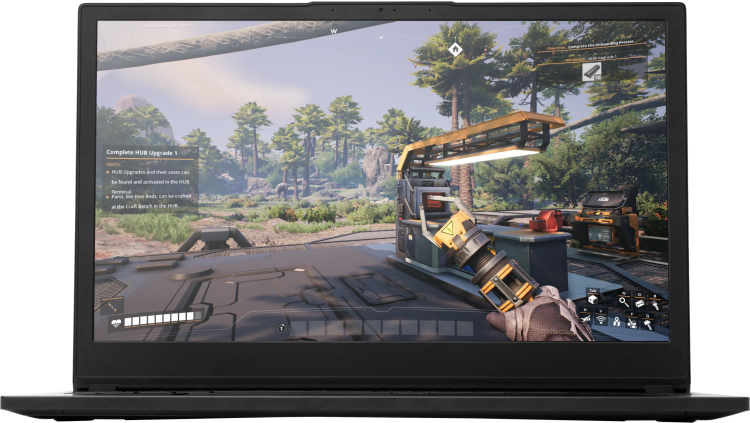Open the dismantle mode icon
750x423 pixels.
(632, 323)
